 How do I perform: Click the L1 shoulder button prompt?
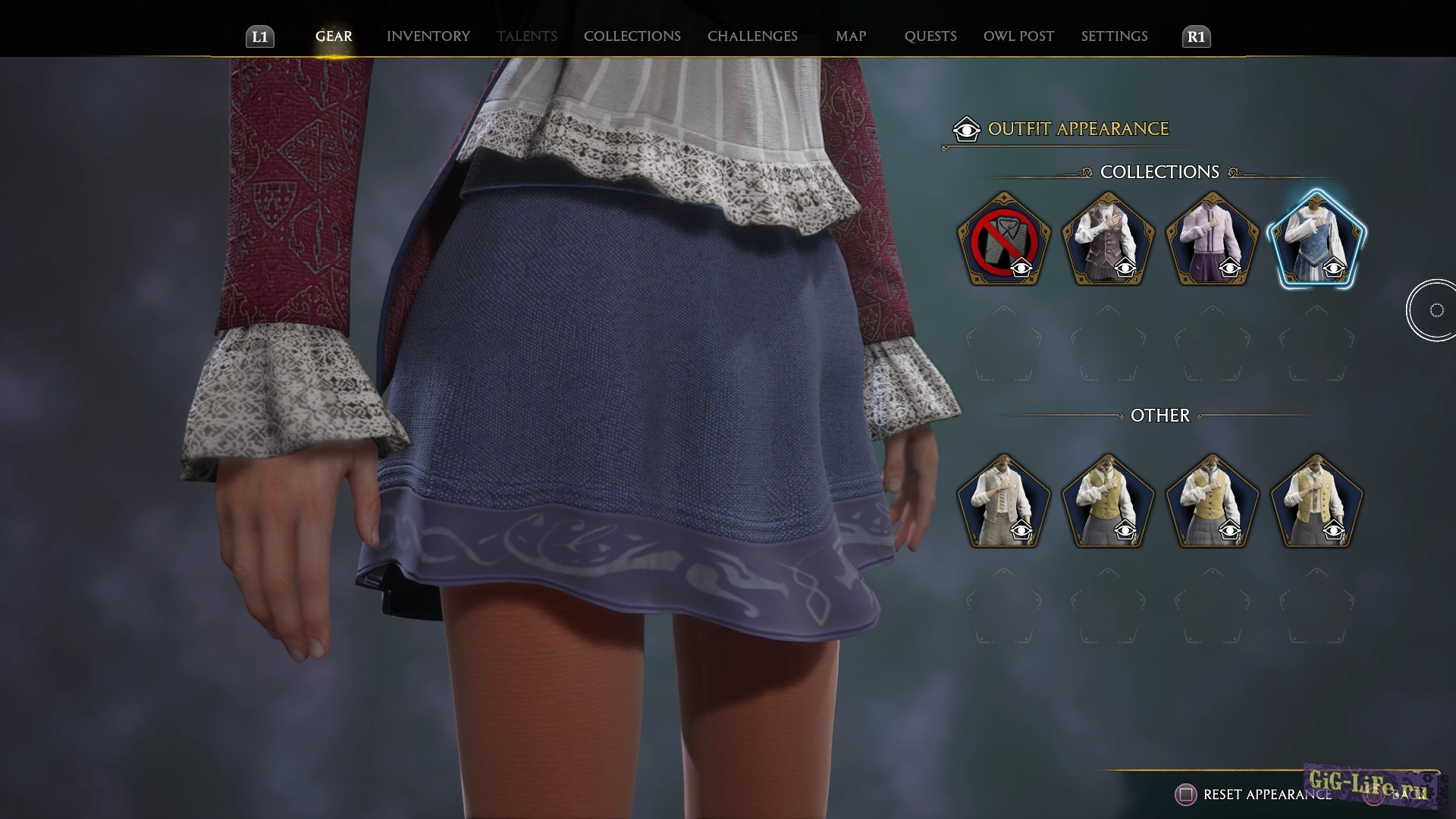259,36
